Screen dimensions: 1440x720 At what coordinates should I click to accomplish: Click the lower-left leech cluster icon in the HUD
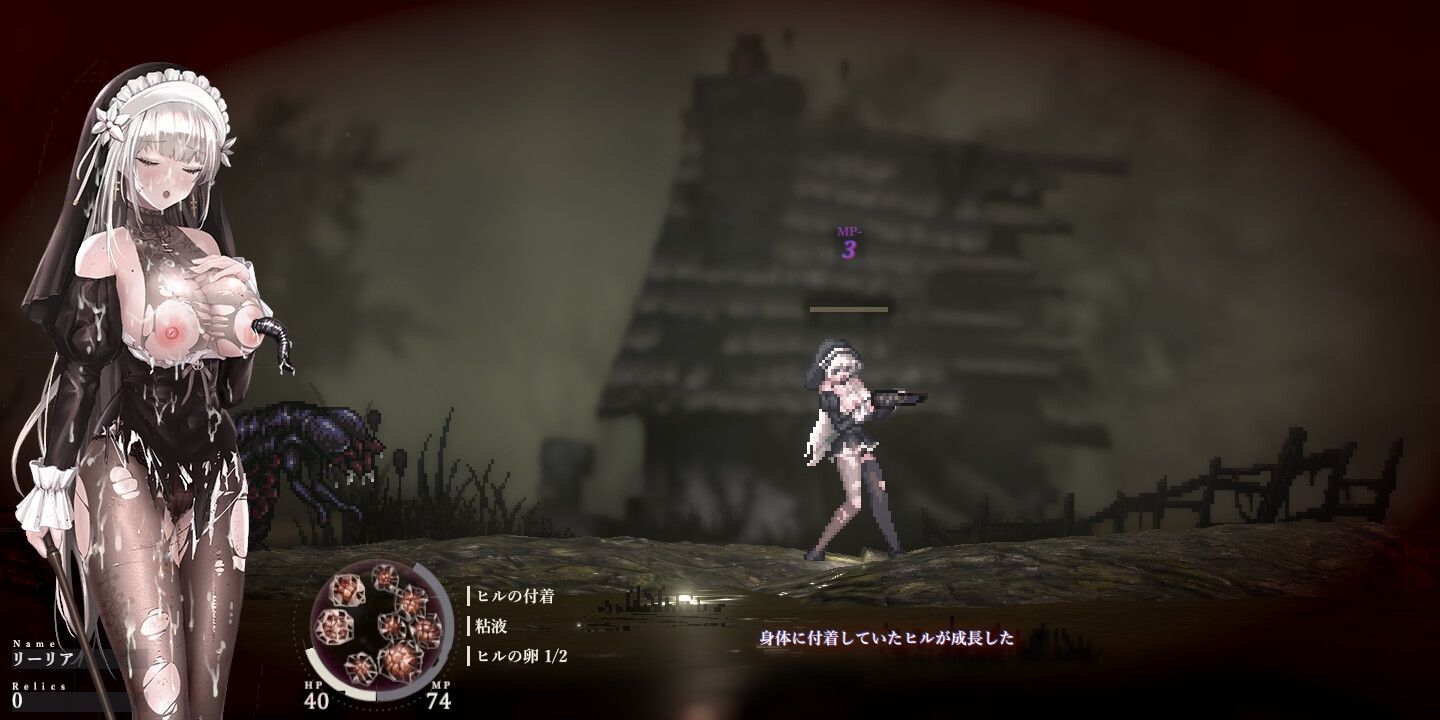(x=361, y=667)
